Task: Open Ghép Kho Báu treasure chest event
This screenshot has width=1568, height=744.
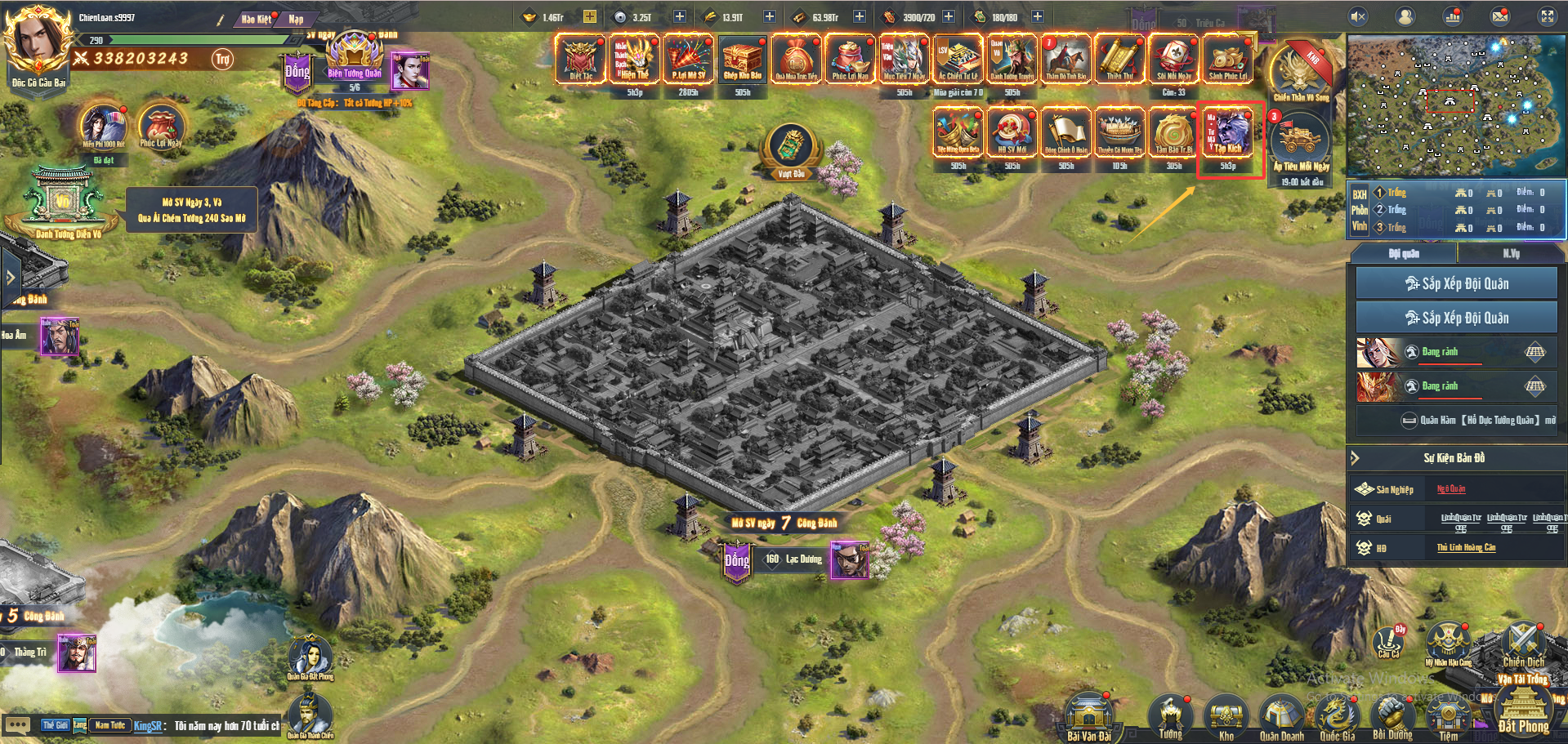Action: coord(742,60)
